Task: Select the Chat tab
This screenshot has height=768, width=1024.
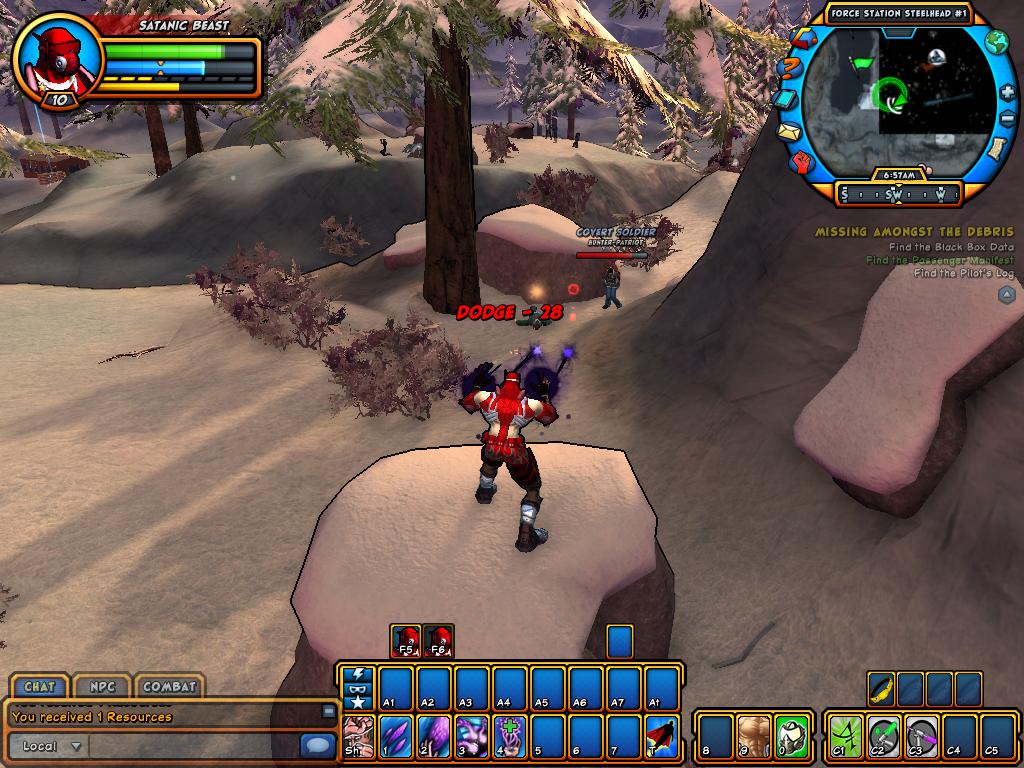Action: point(40,687)
